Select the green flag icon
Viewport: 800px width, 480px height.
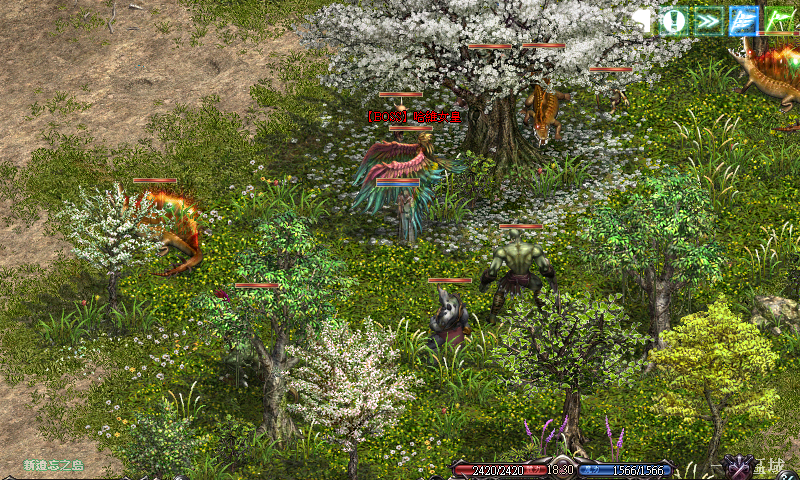tap(779, 20)
